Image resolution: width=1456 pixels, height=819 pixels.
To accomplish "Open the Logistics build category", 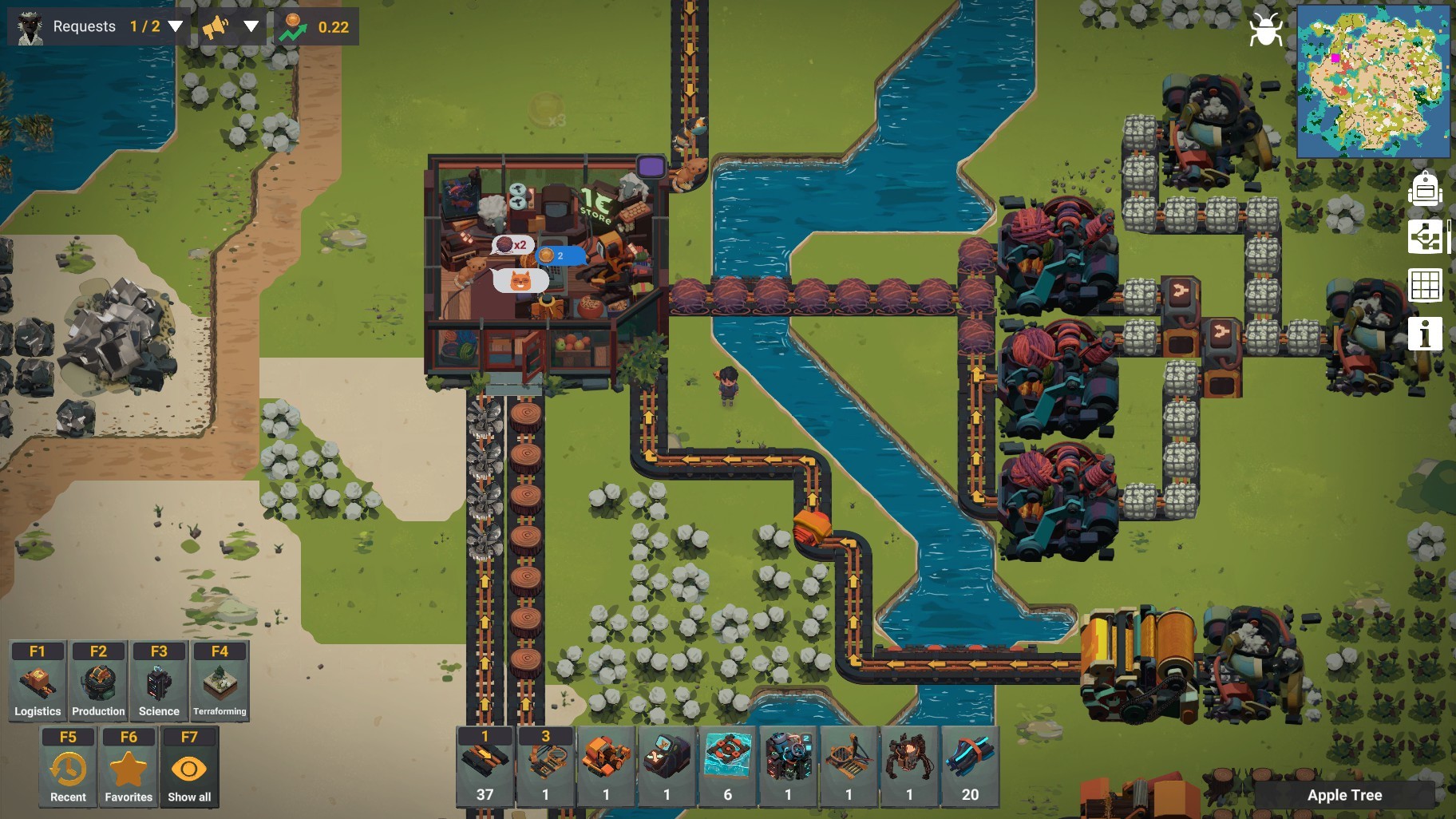I will 38,681.
